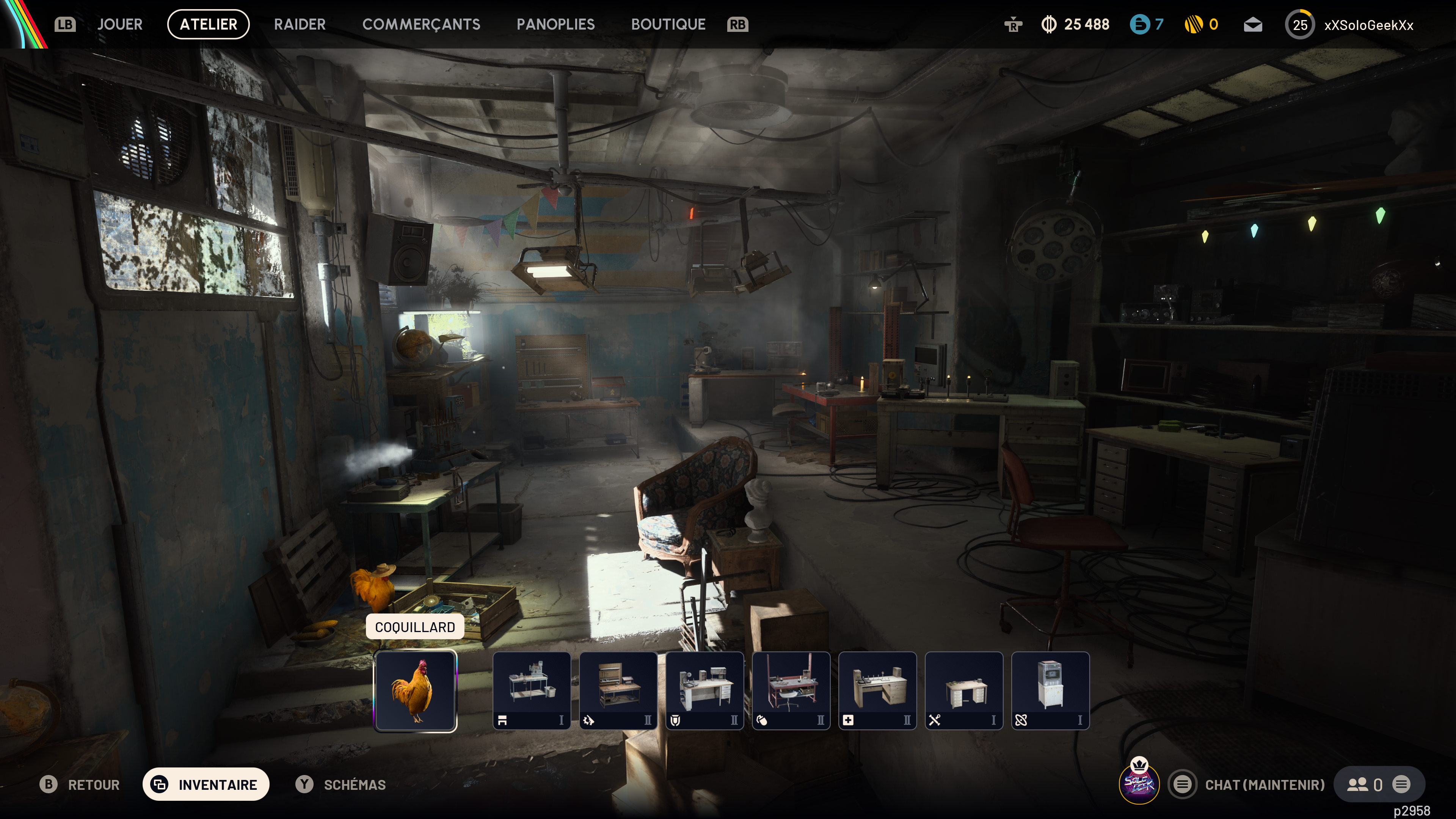Open the mailbox envelope icon
Image resolution: width=1456 pixels, height=819 pixels.
point(1252,25)
